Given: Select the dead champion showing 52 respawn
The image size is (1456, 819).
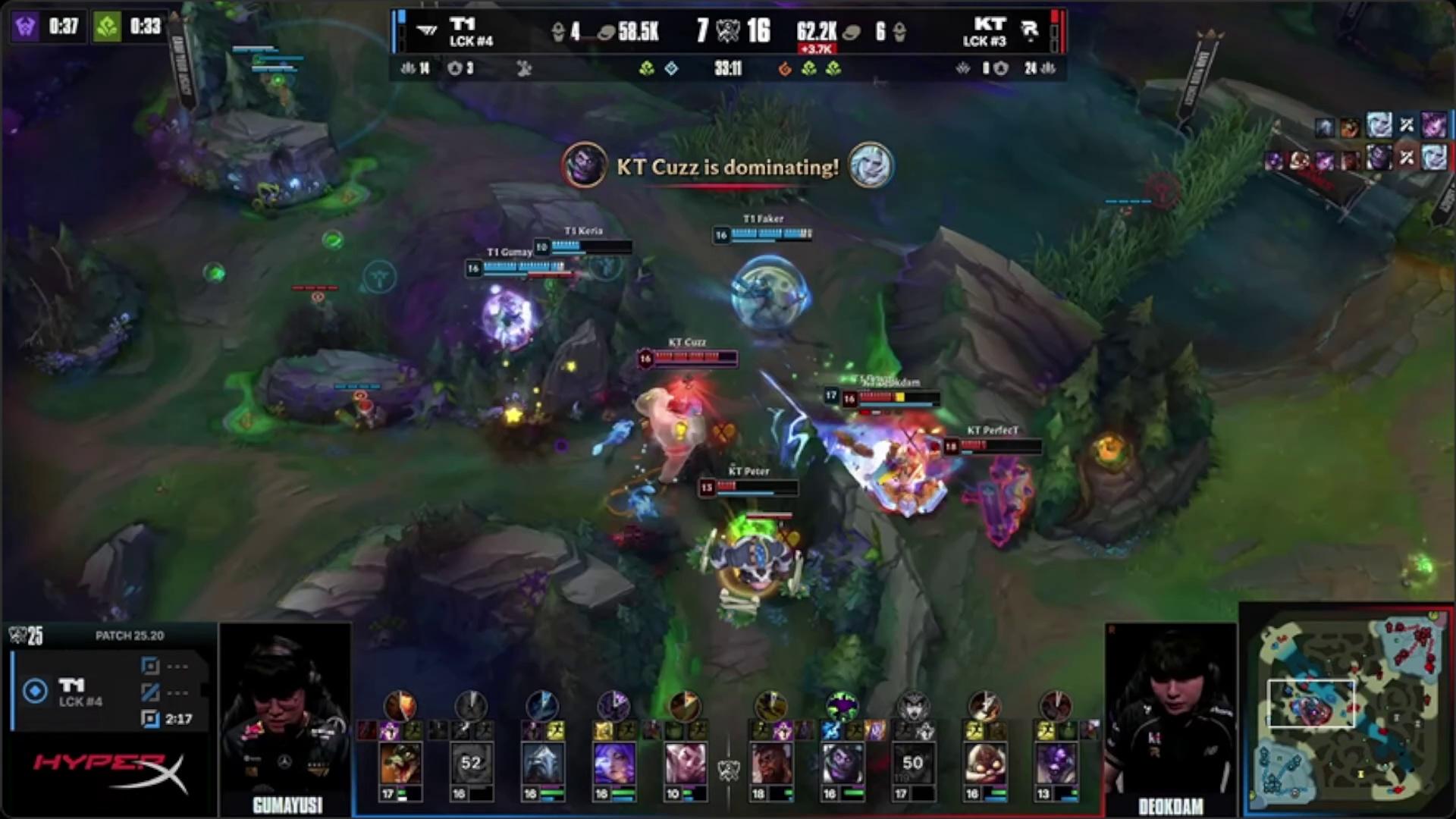Looking at the screenshot, I should (x=471, y=763).
